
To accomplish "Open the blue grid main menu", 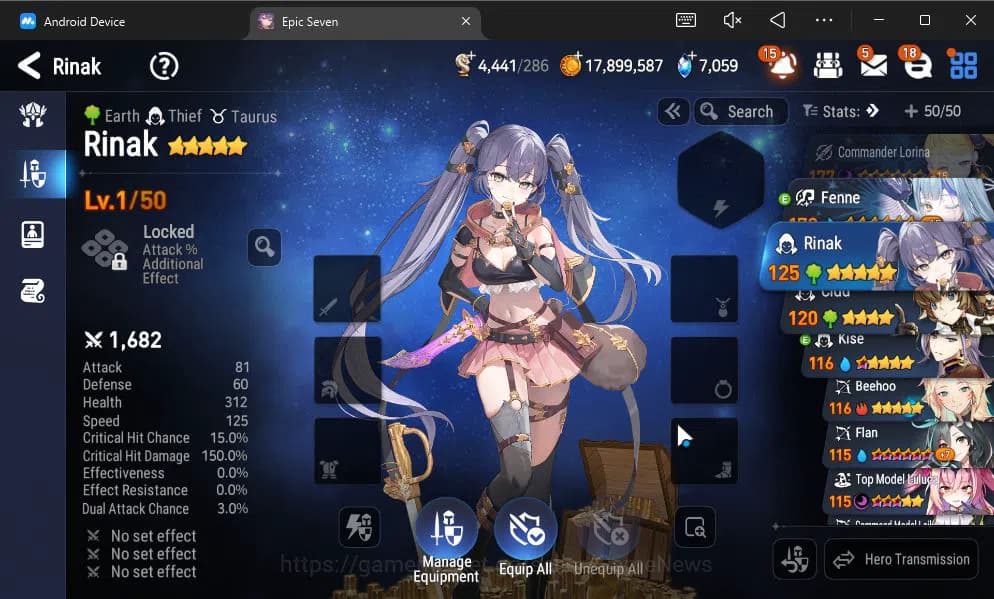I will pyautogui.click(x=963, y=66).
